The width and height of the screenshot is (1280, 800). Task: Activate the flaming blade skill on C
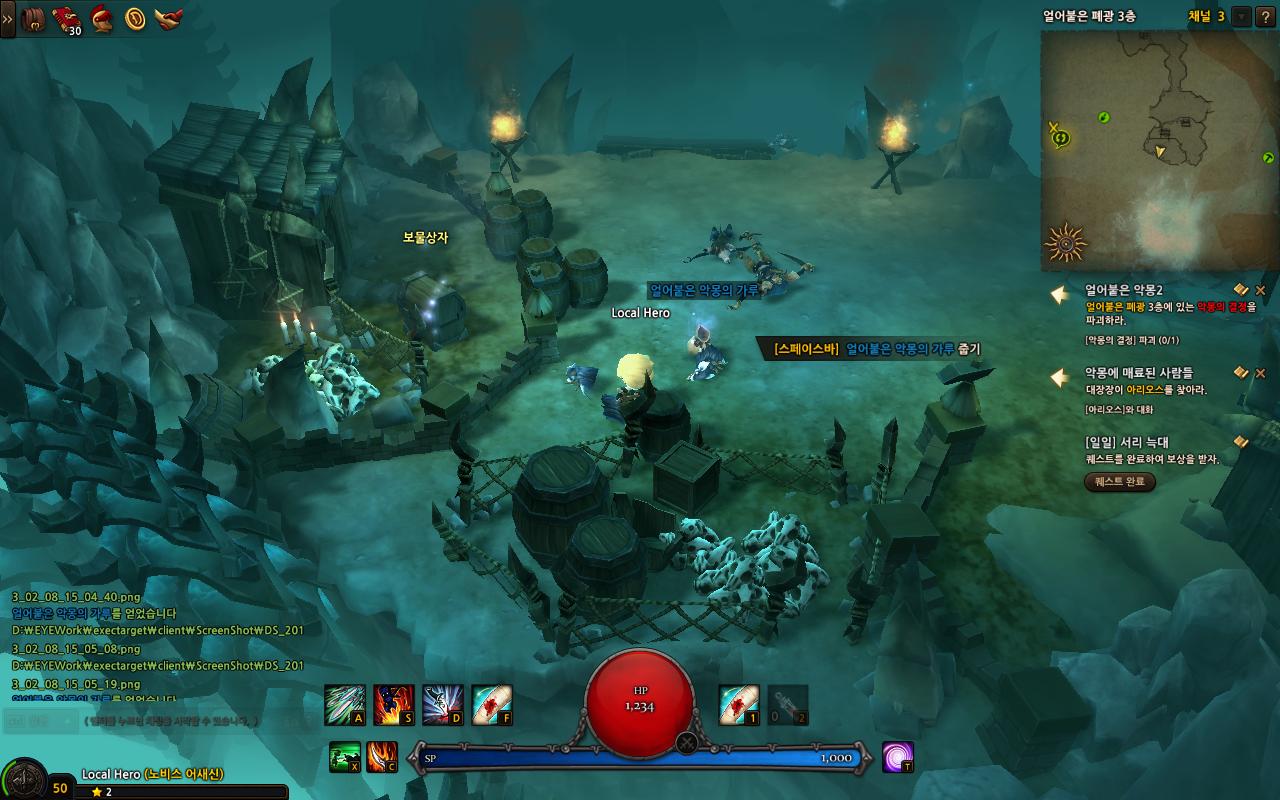tap(381, 757)
